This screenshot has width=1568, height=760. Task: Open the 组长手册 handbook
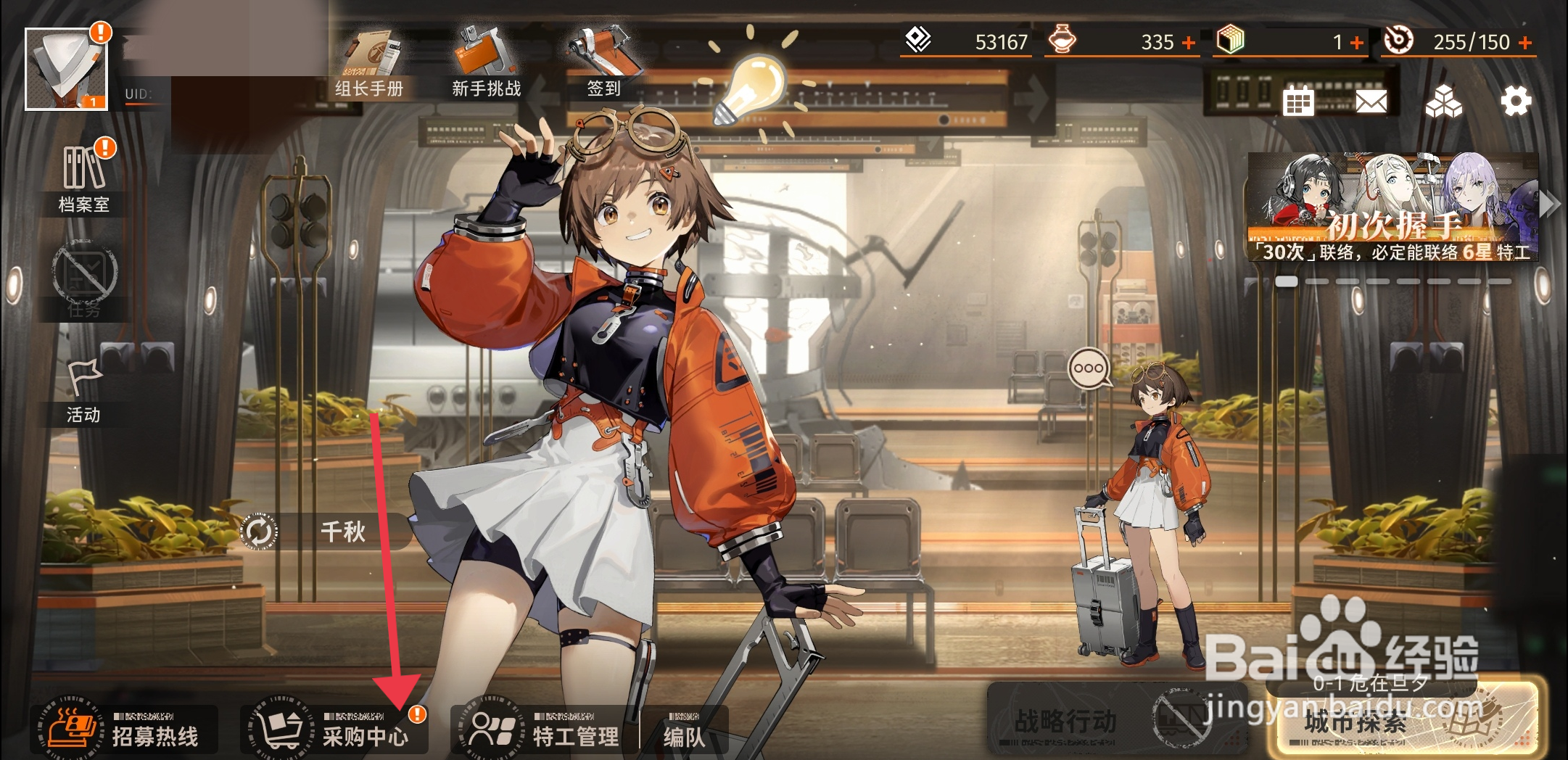coord(369,67)
